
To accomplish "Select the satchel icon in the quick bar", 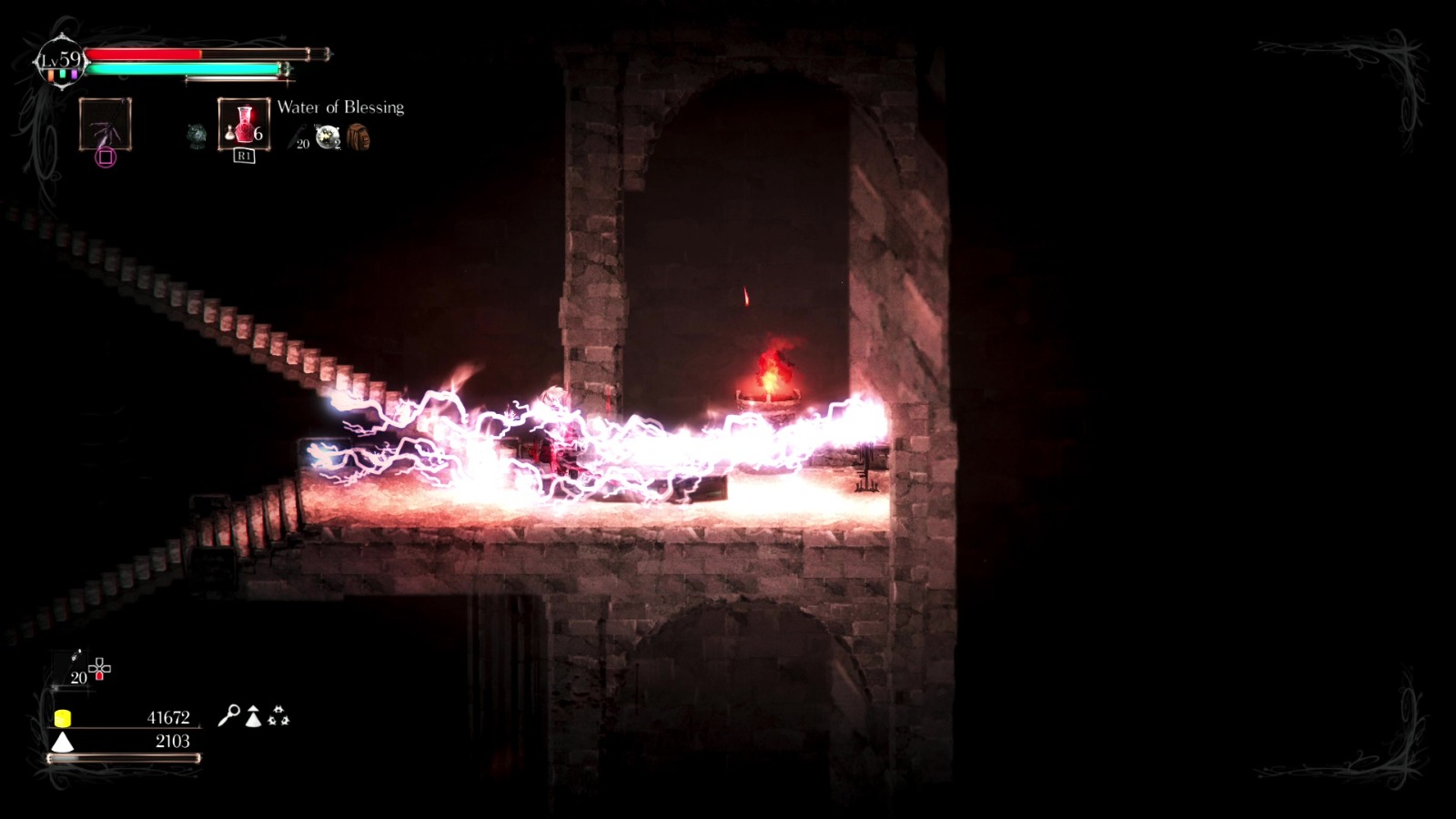I will [359, 137].
